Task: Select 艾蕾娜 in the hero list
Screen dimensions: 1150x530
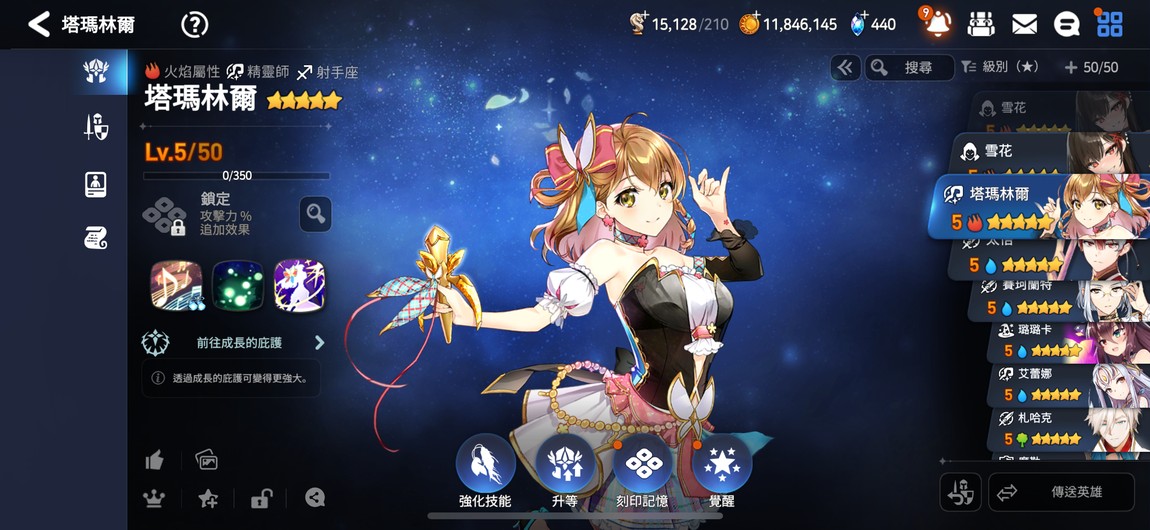Action: click(x=1060, y=384)
